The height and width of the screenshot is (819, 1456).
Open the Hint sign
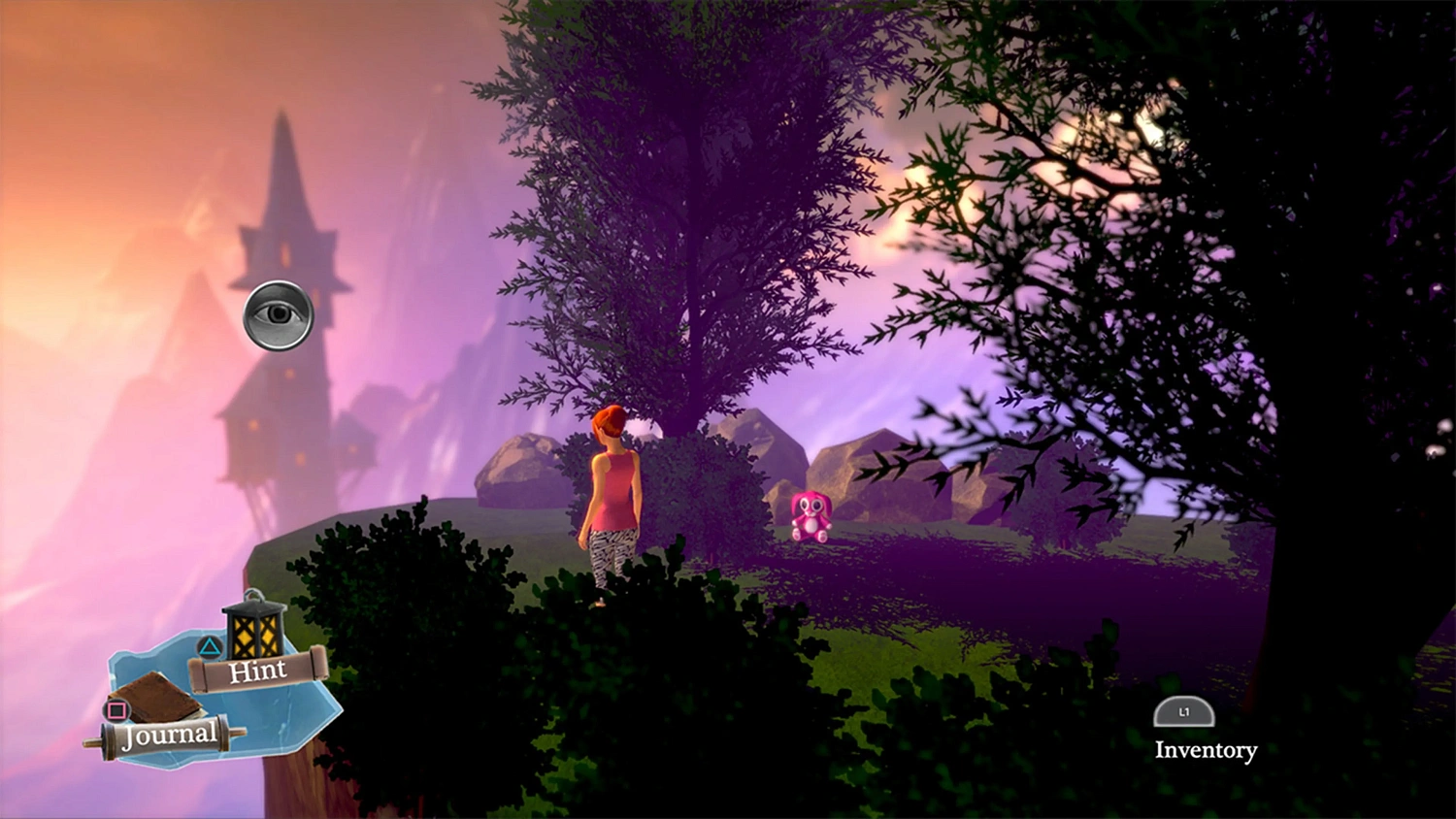click(x=259, y=670)
